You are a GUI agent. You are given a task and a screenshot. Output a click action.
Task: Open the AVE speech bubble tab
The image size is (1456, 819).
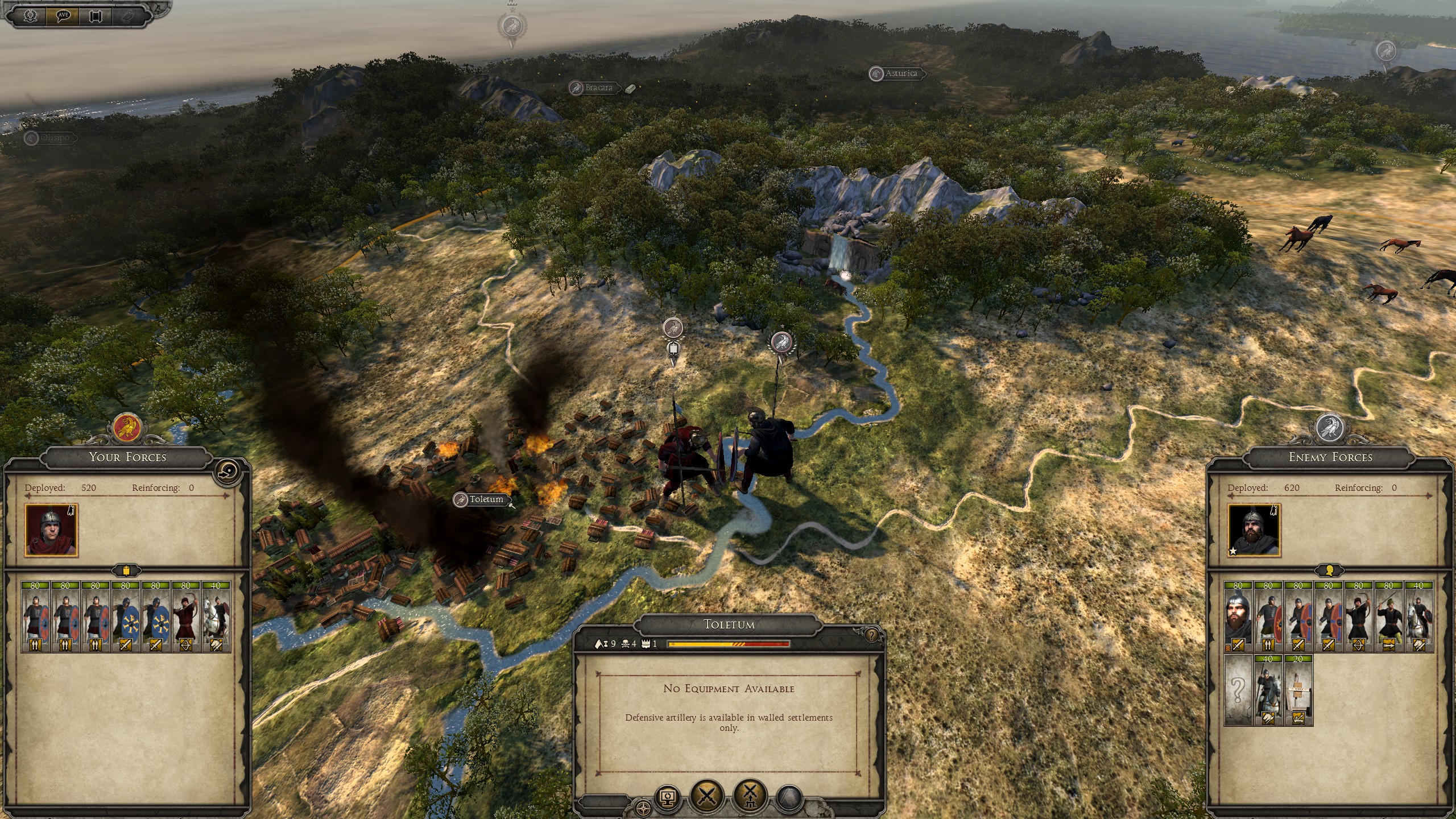(x=64, y=16)
